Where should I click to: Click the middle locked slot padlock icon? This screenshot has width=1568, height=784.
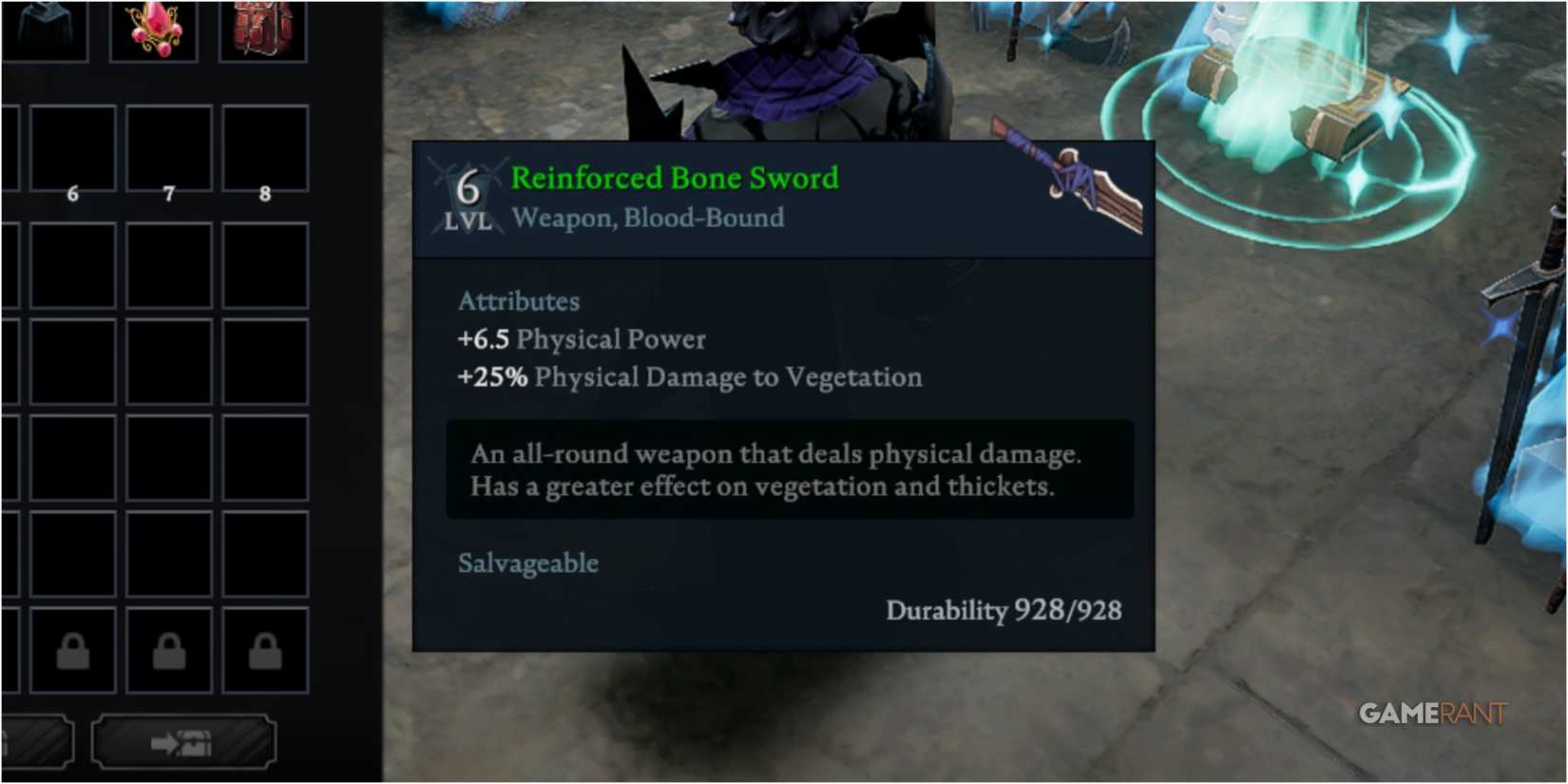[x=169, y=651]
